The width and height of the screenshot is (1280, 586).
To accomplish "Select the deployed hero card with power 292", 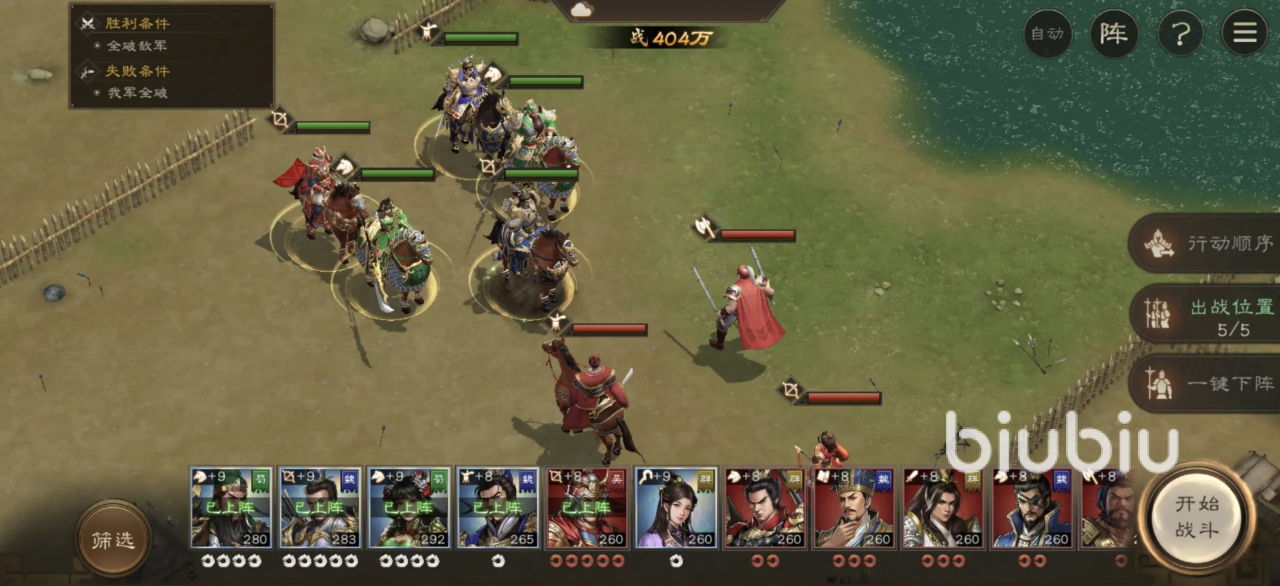I will (x=409, y=508).
